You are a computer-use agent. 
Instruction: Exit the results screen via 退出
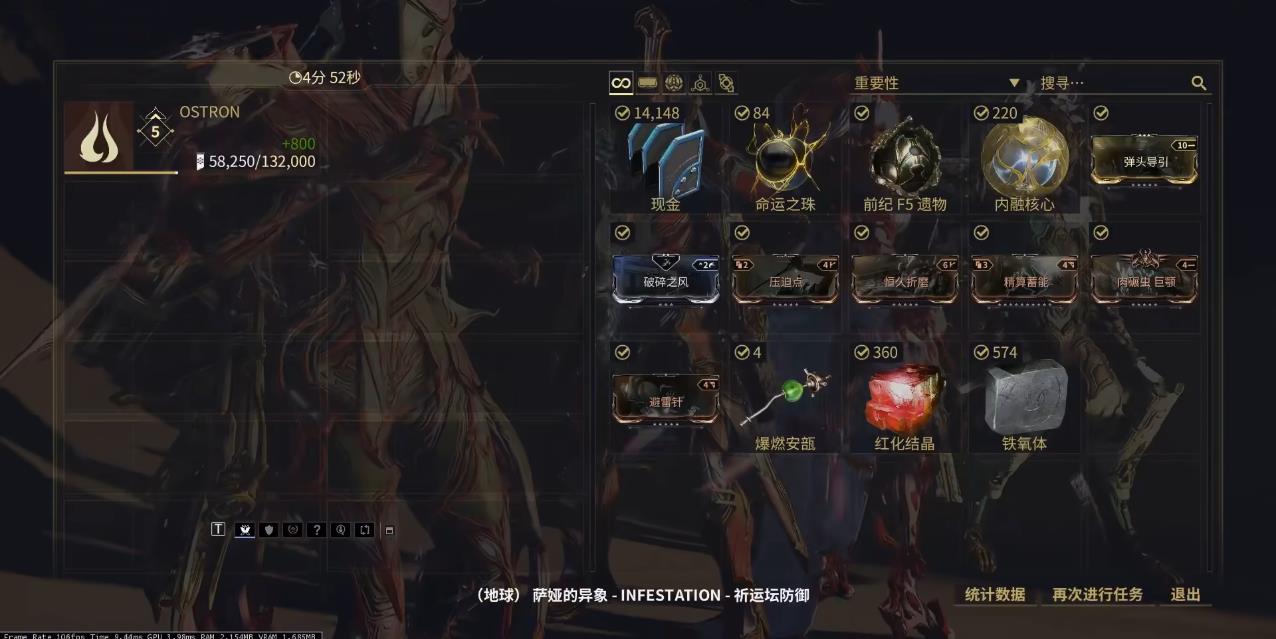[x=1185, y=594]
